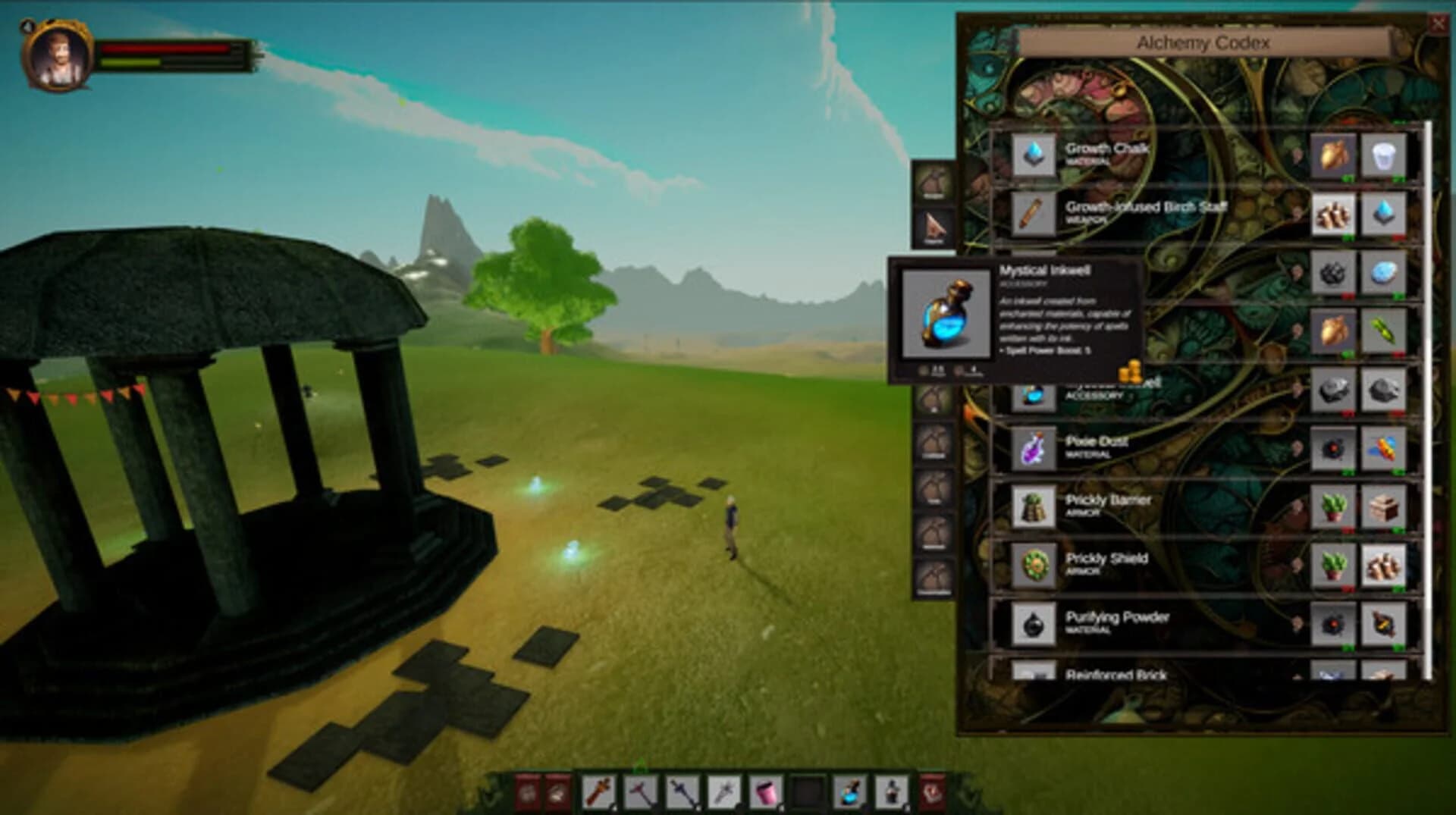Click the Prickly Barrier armor icon
The image size is (1456, 815).
(1031, 508)
